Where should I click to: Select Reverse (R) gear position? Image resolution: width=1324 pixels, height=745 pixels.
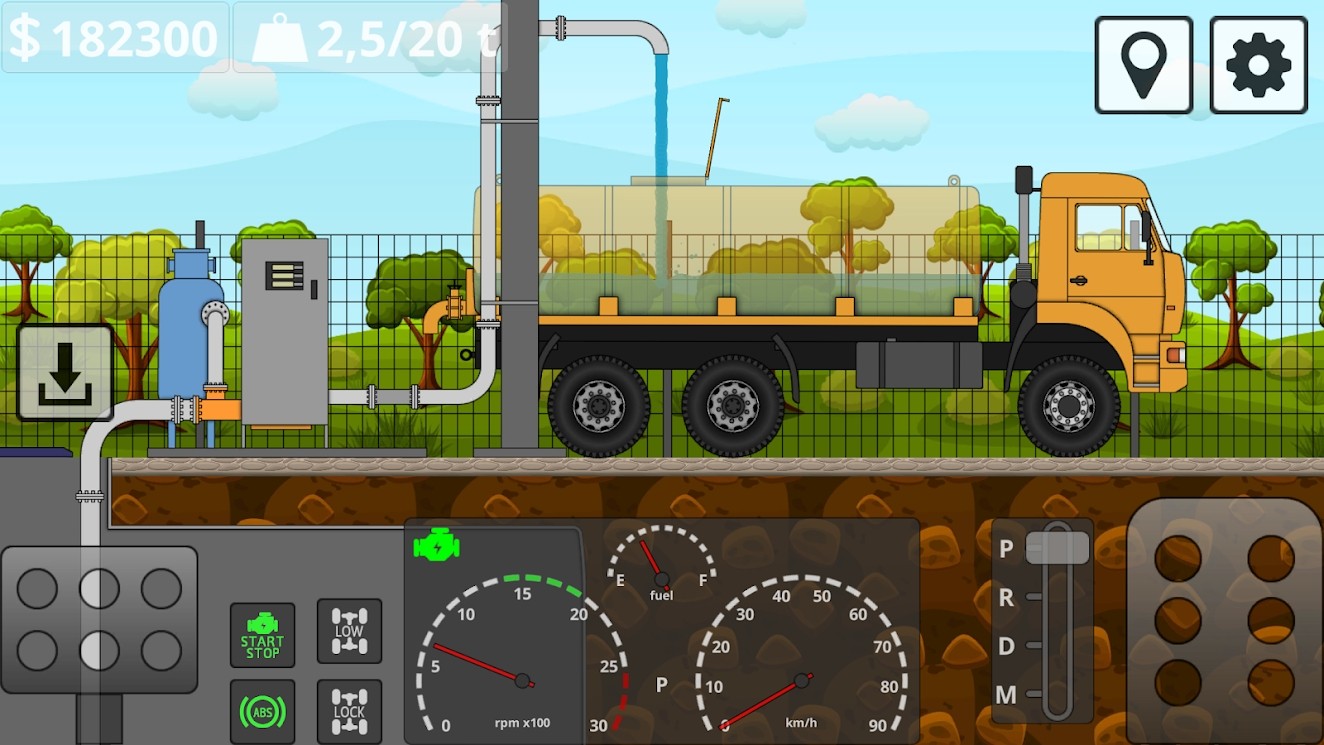tap(1007, 598)
